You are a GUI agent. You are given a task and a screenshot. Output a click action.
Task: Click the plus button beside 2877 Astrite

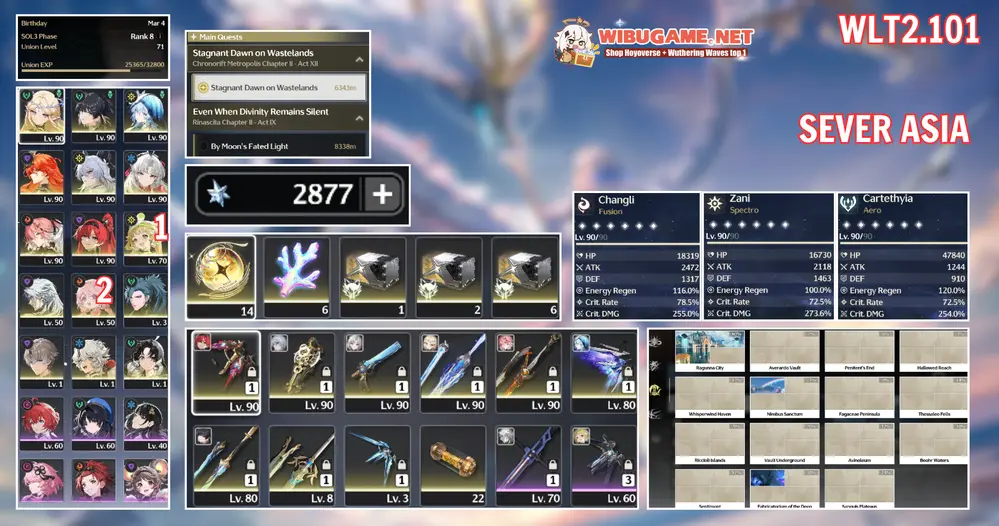(380, 194)
